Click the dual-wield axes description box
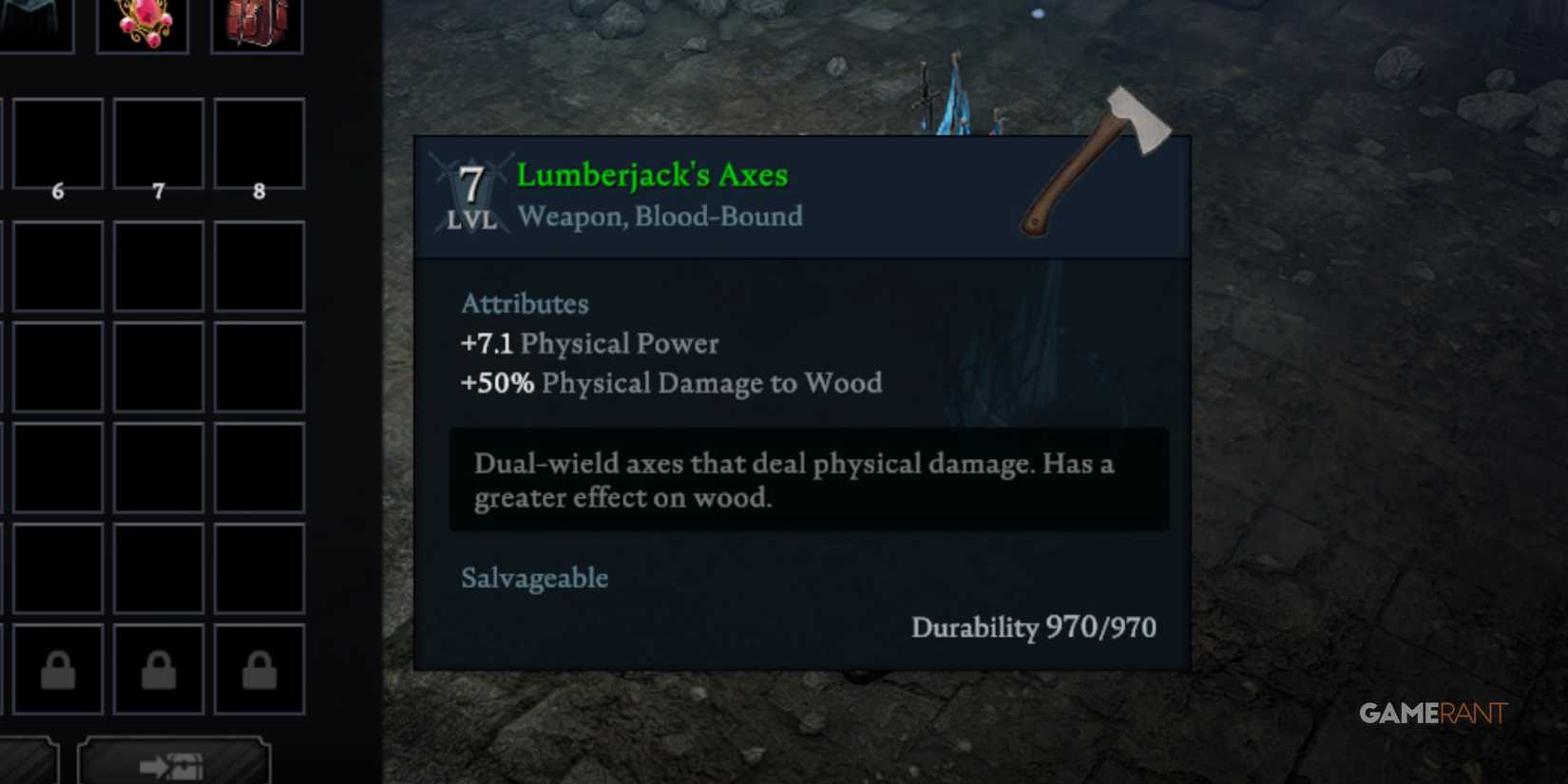1568x784 pixels. (808, 480)
